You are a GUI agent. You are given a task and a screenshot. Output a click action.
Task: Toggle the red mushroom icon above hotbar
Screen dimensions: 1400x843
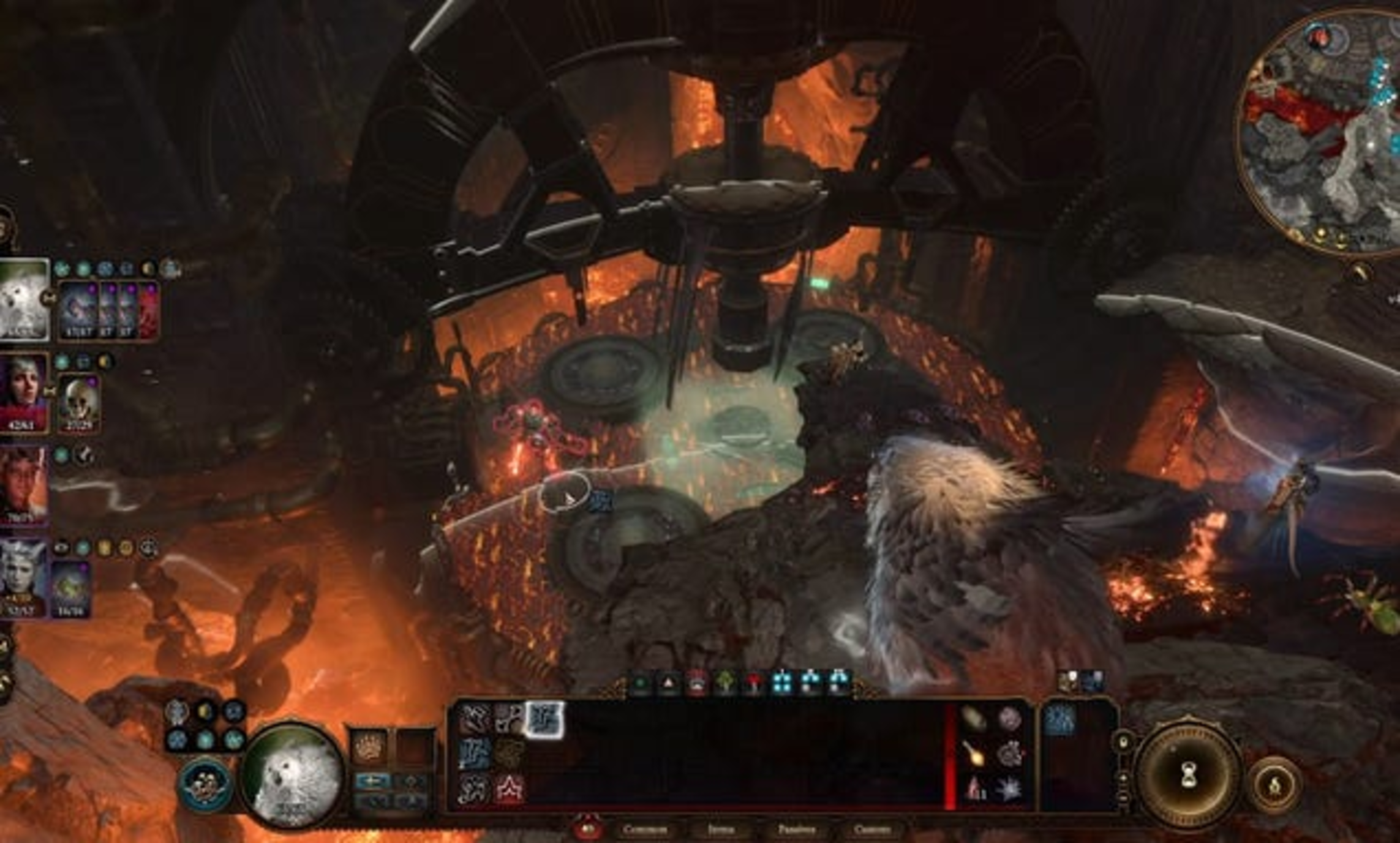coord(754,683)
